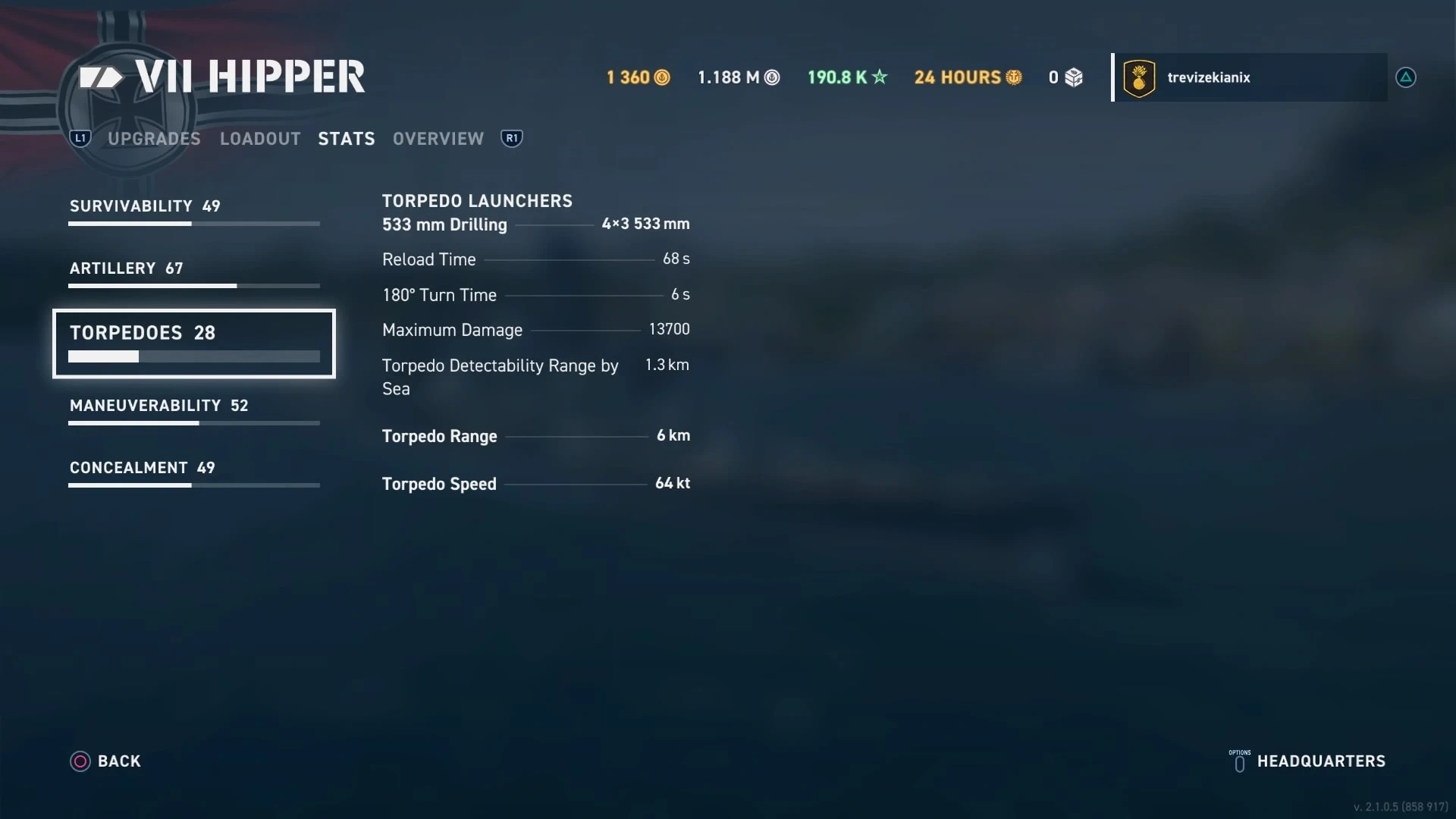1456x819 pixels.
Task: Open the trevizekianix player profile
Action: (x=1249, y=77)
